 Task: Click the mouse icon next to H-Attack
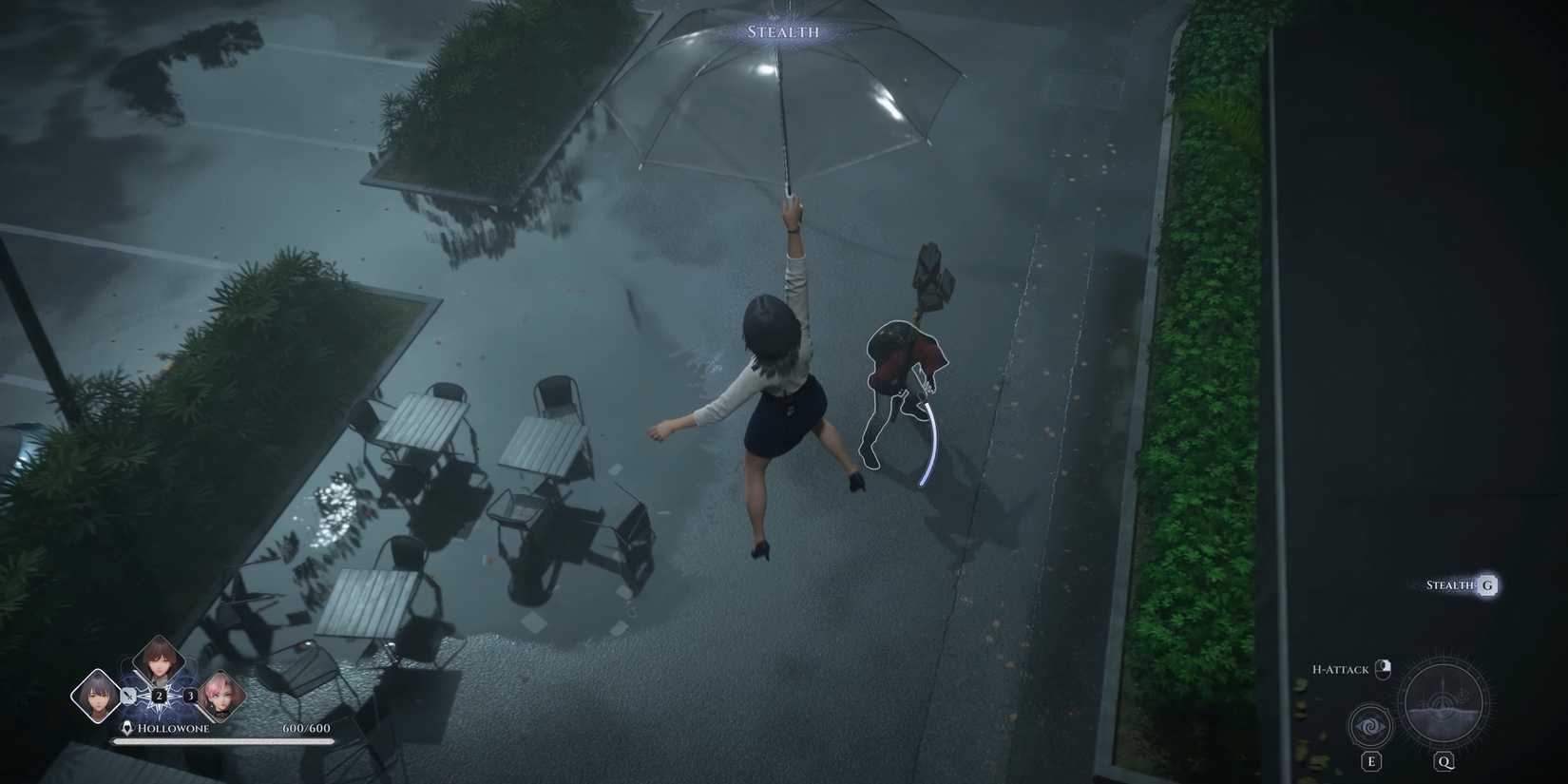(x=1383, y=670)
